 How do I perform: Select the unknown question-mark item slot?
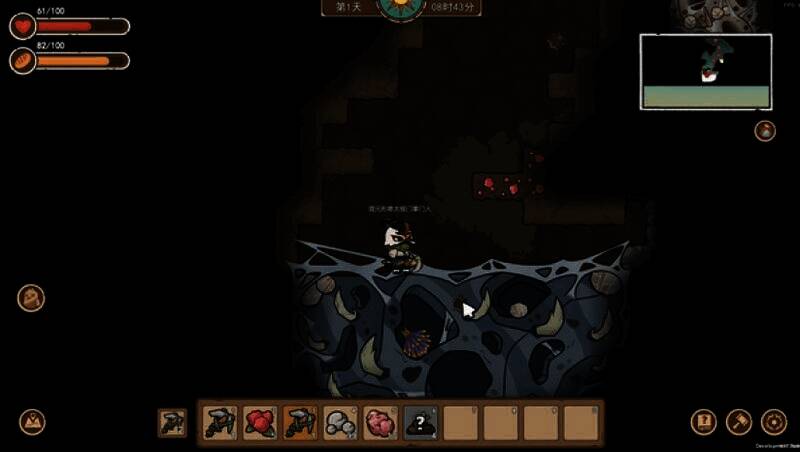point(420,423)
